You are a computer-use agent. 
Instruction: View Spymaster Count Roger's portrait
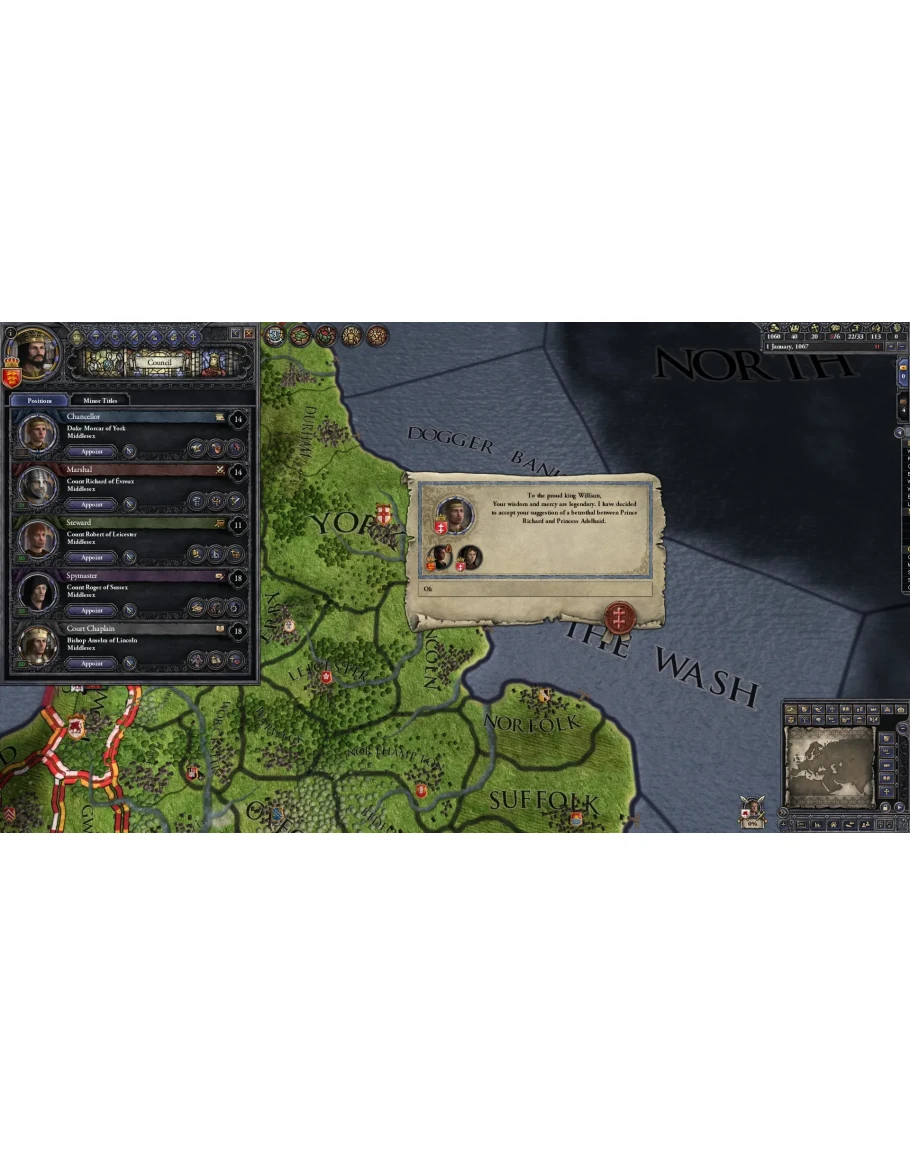pyautogui.click(x=38, y=593)
